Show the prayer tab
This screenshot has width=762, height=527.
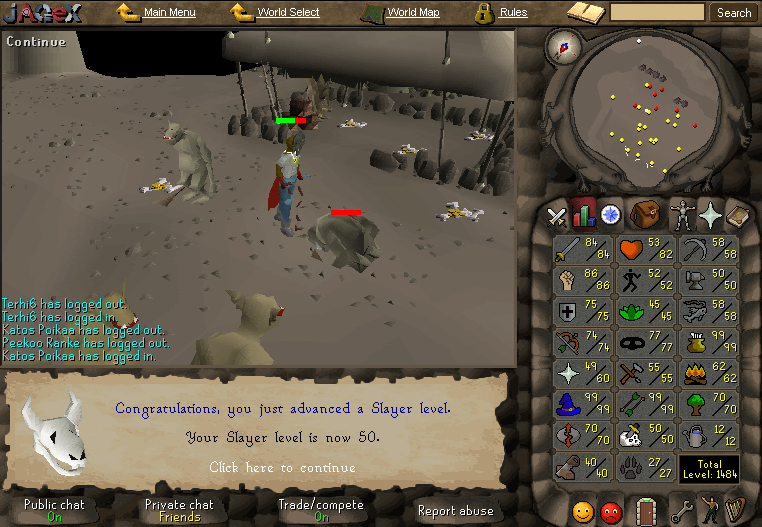[x=711, y=214]
